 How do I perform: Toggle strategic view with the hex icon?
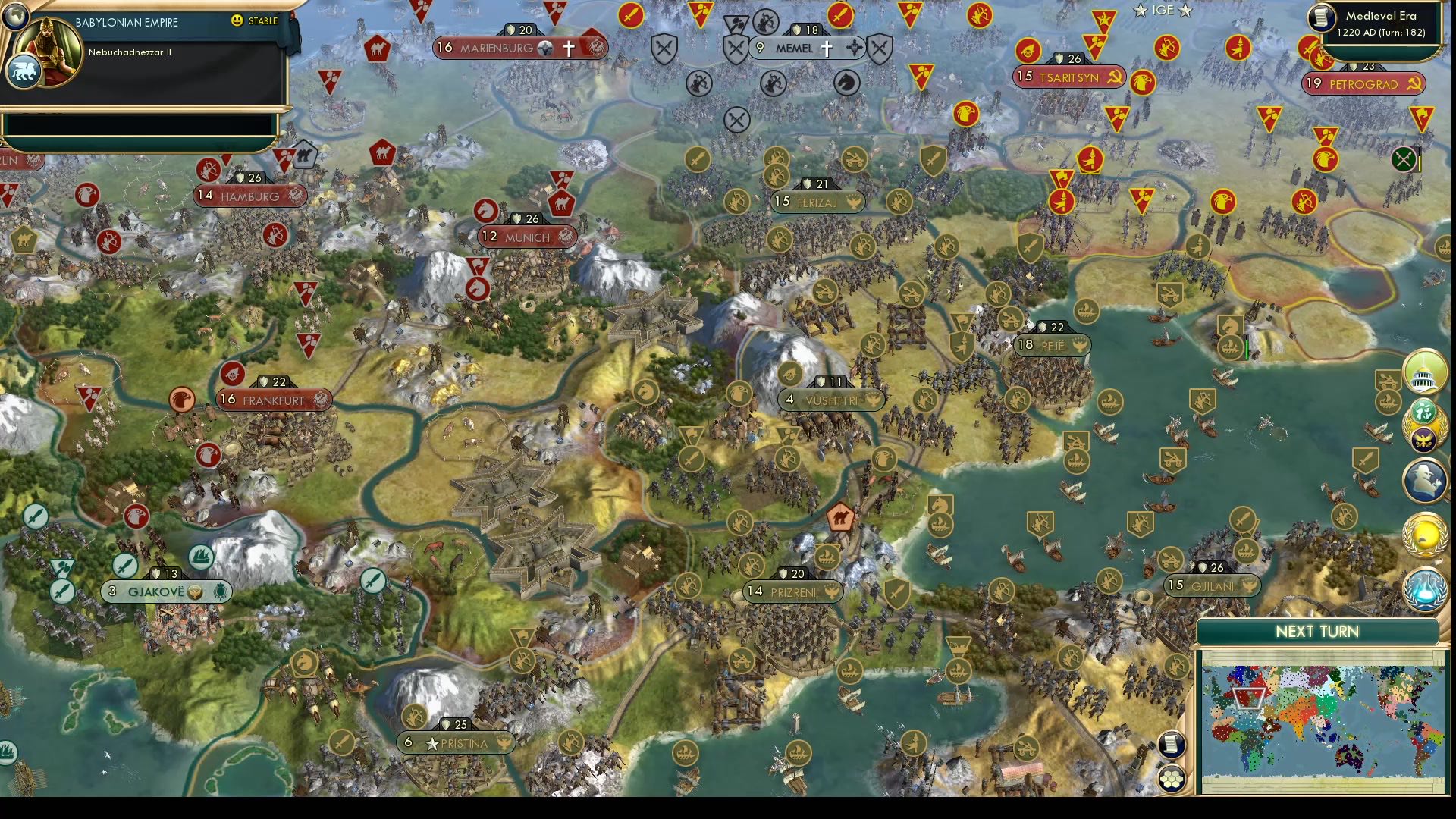point(1172,779)
